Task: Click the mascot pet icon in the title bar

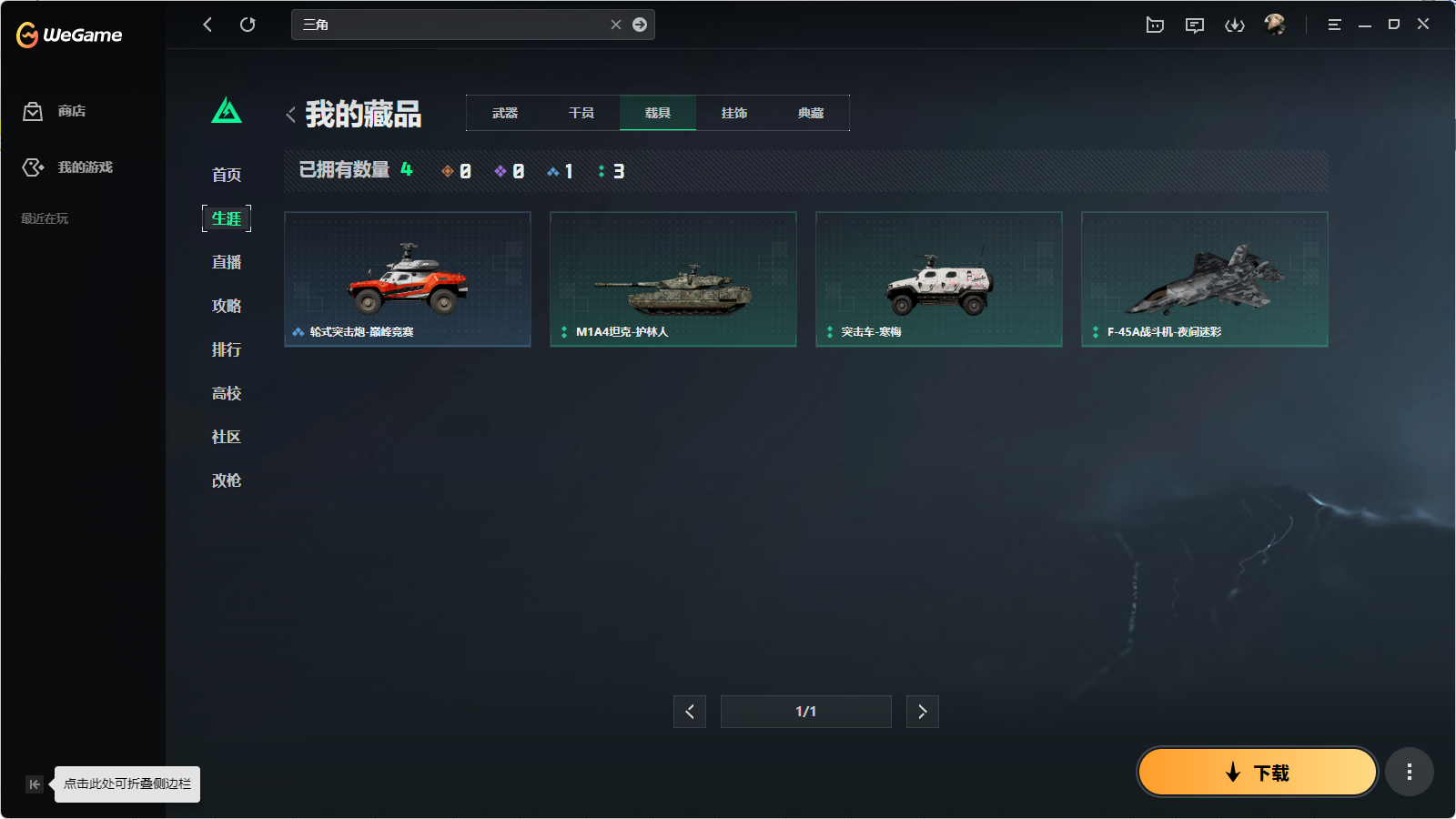Action: coord(1155,25)
